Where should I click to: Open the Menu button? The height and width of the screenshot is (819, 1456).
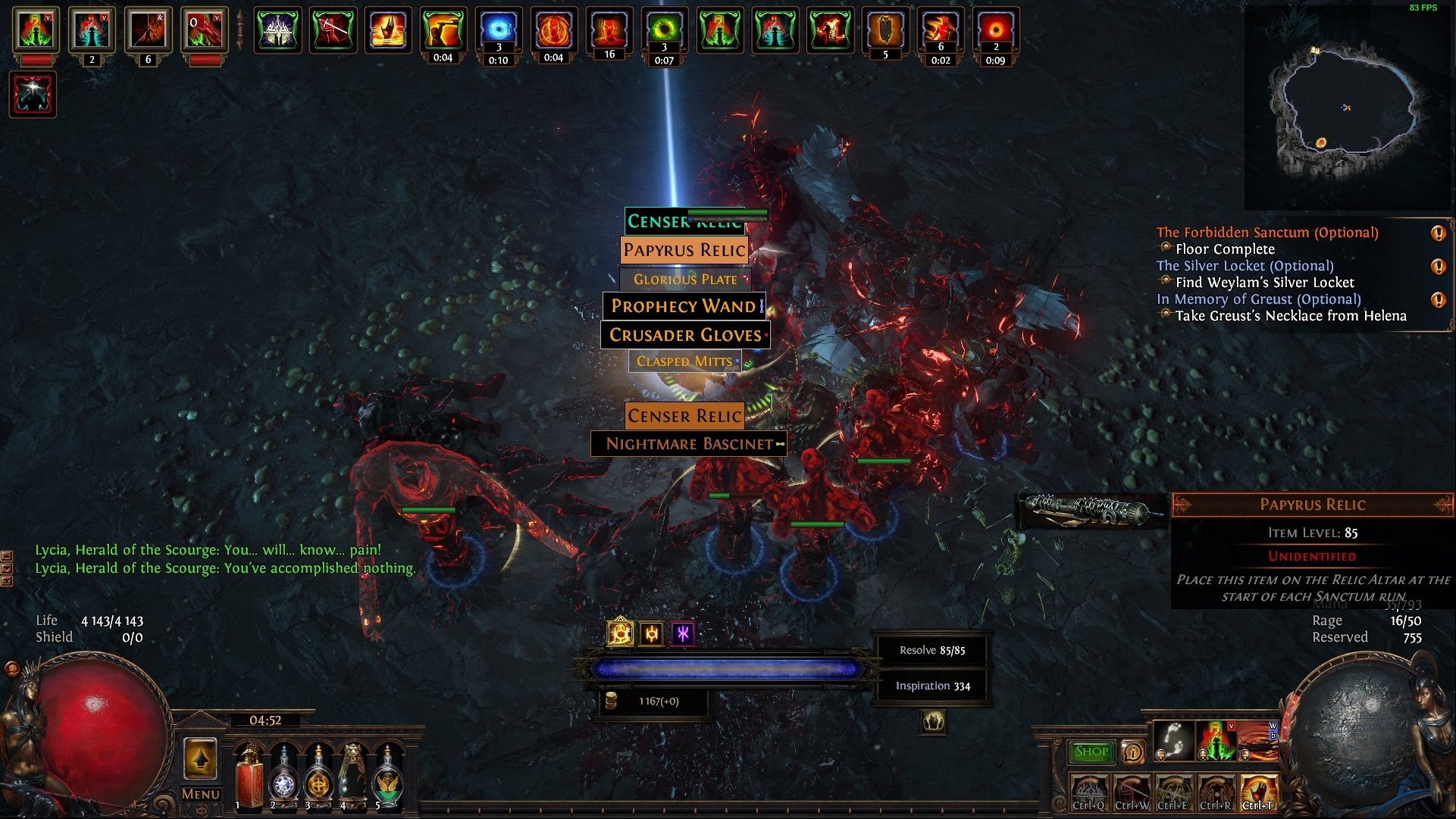pos(201,794)
